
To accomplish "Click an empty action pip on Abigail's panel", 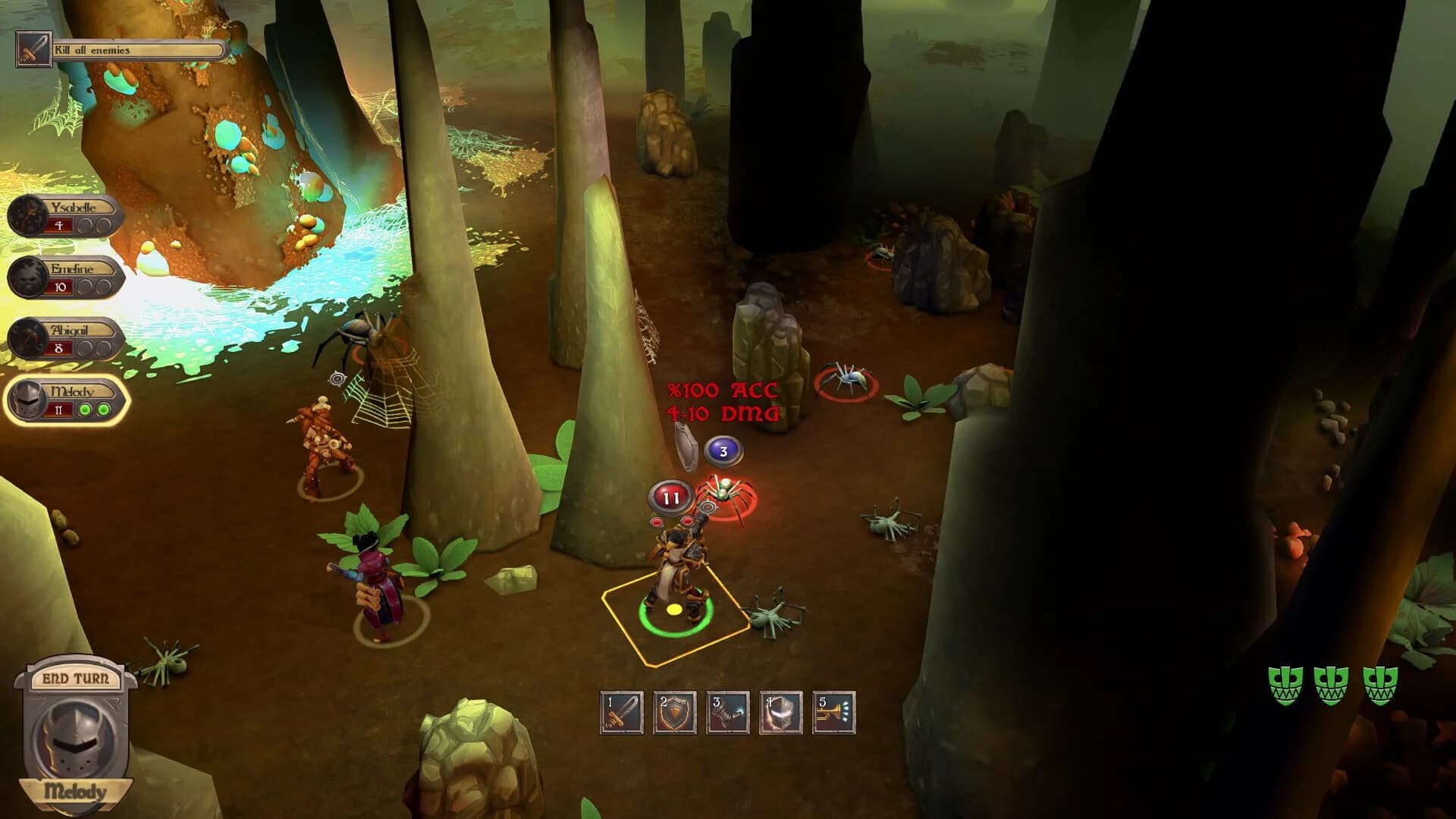I will pyautogui.click(x=84, y=347).
